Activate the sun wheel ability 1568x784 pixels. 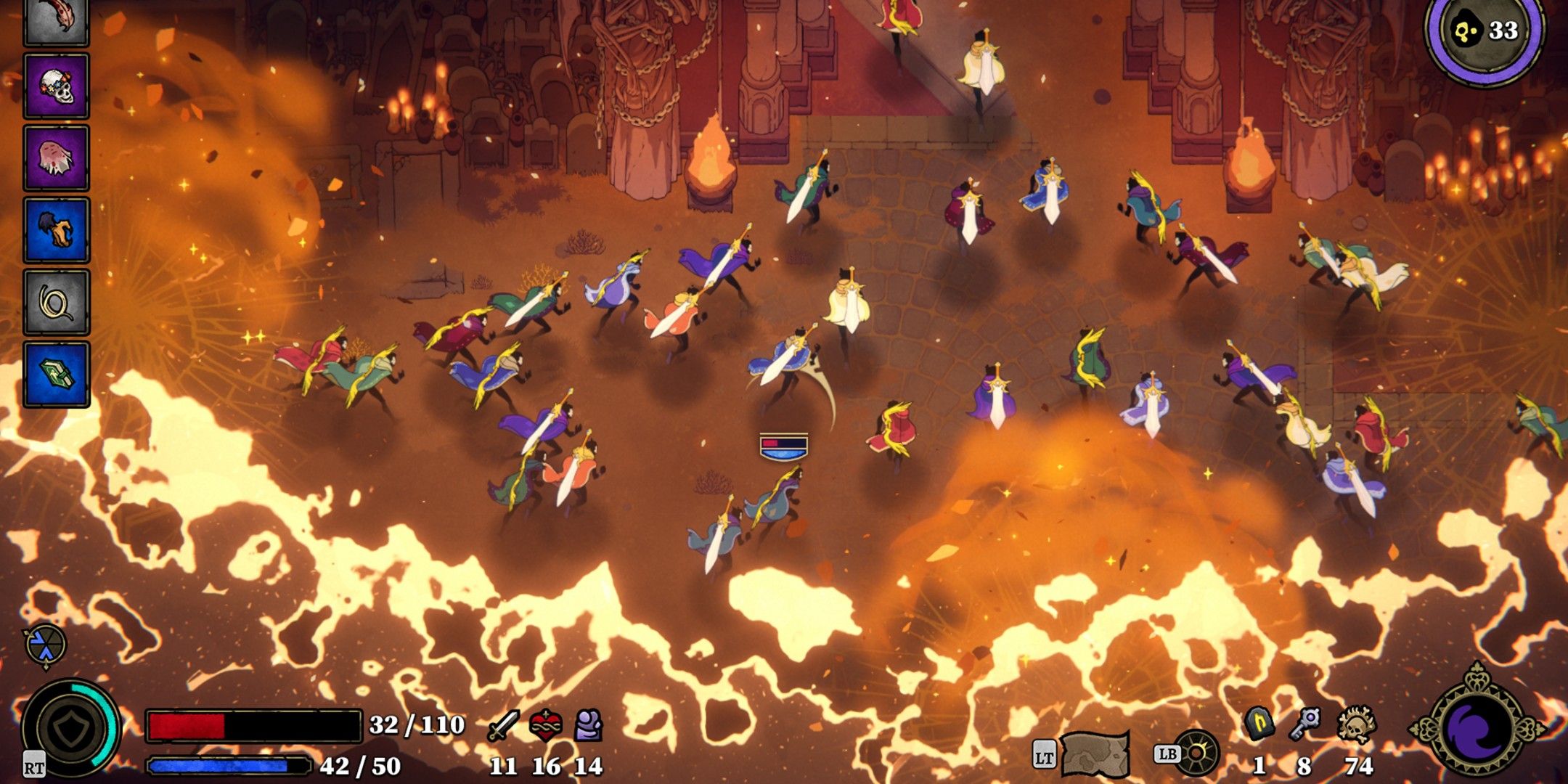(1196, 754)
